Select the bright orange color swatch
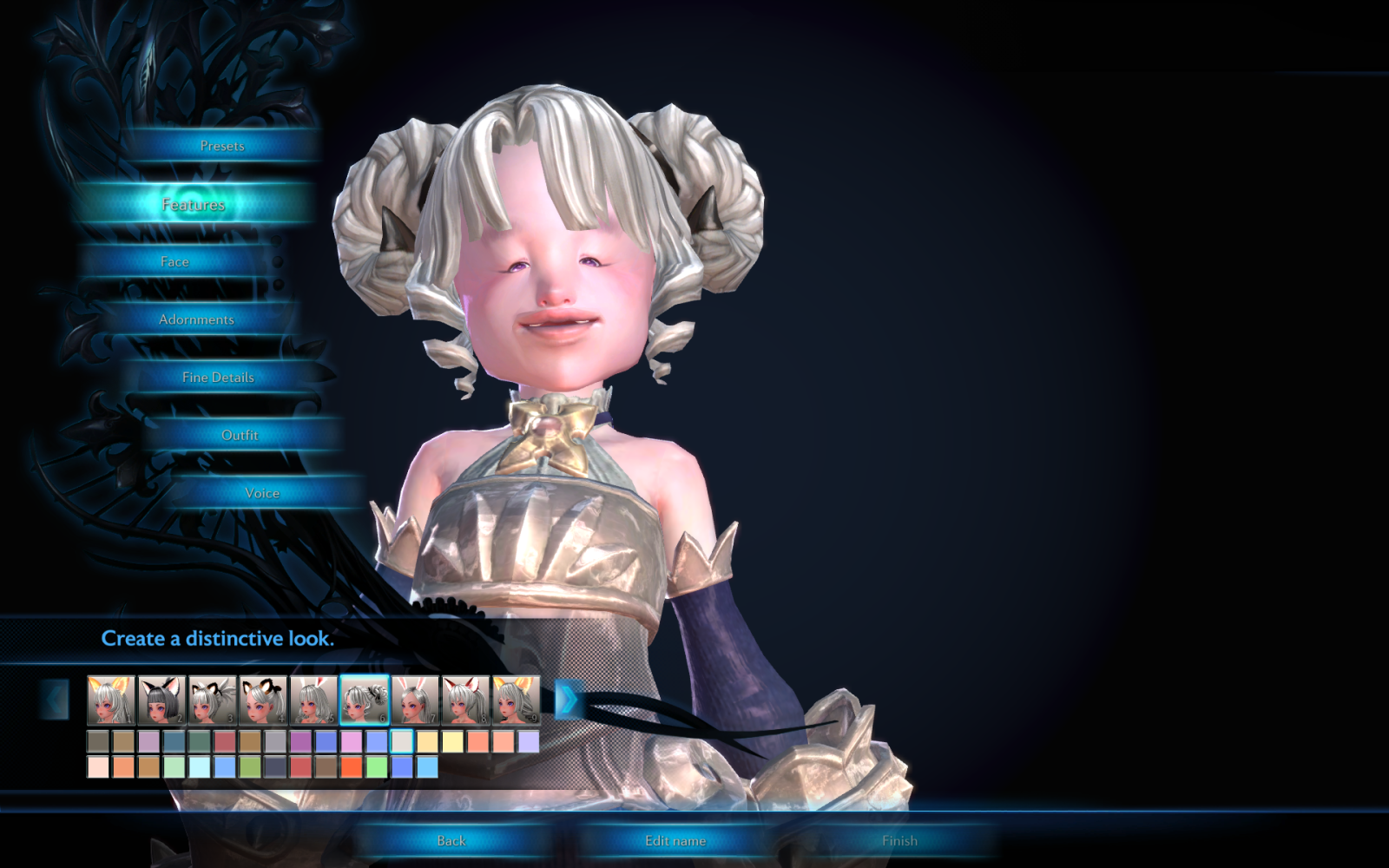Viewport: 1389px width, 868px height. [353, 766]
